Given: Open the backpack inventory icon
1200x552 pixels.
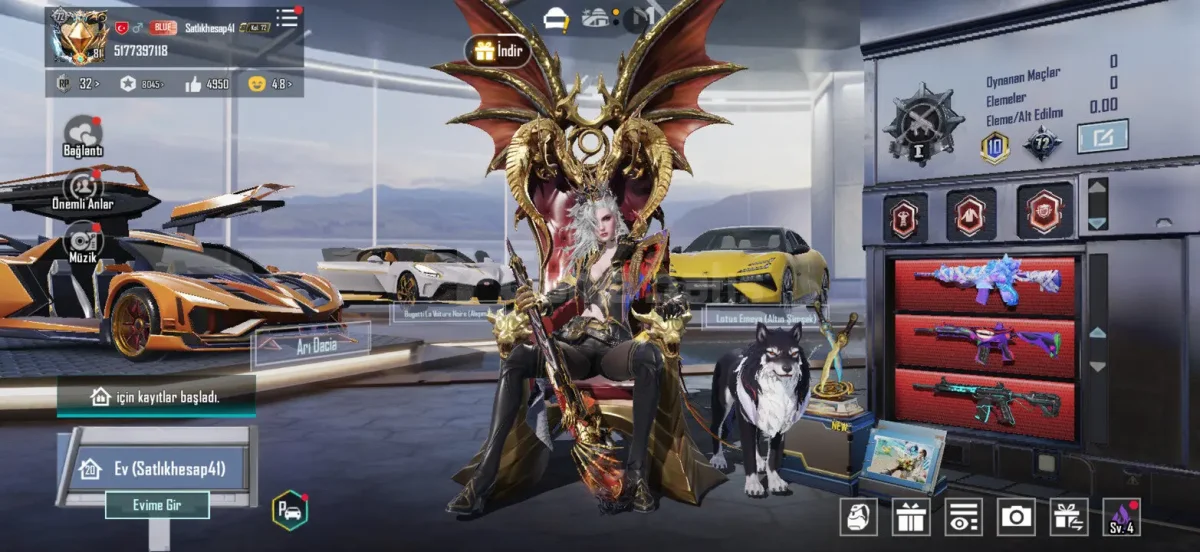Looking at the screenshot, I should (858, 517).
